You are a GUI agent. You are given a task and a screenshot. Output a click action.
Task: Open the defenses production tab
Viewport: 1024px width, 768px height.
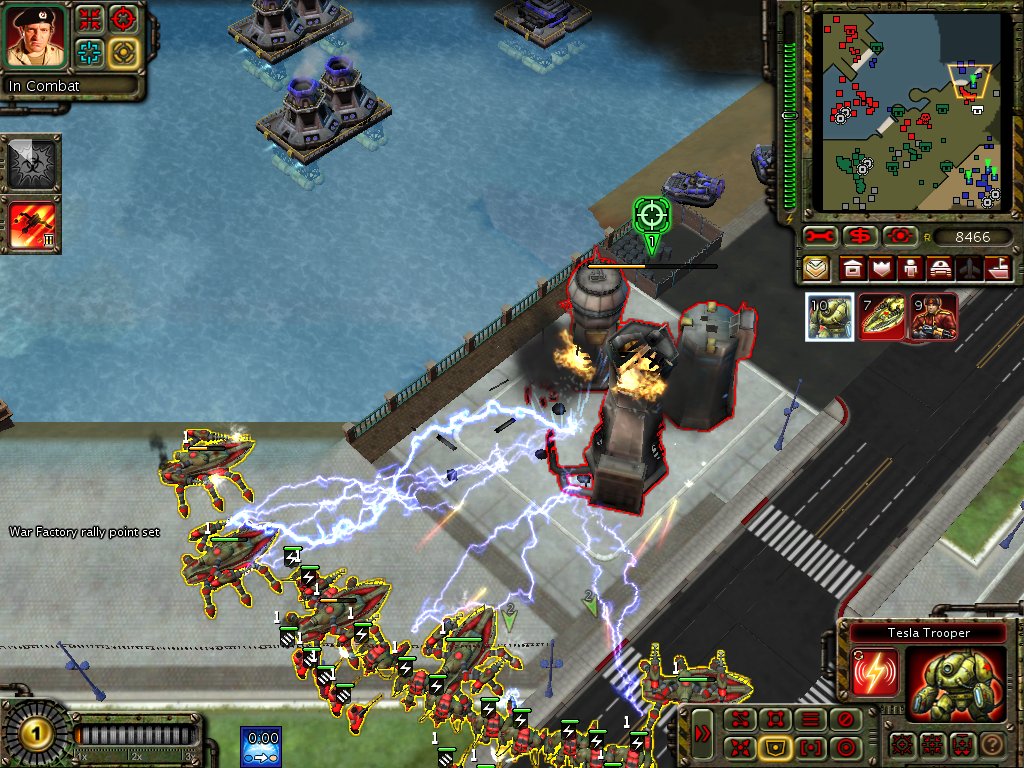pos(881,268)
